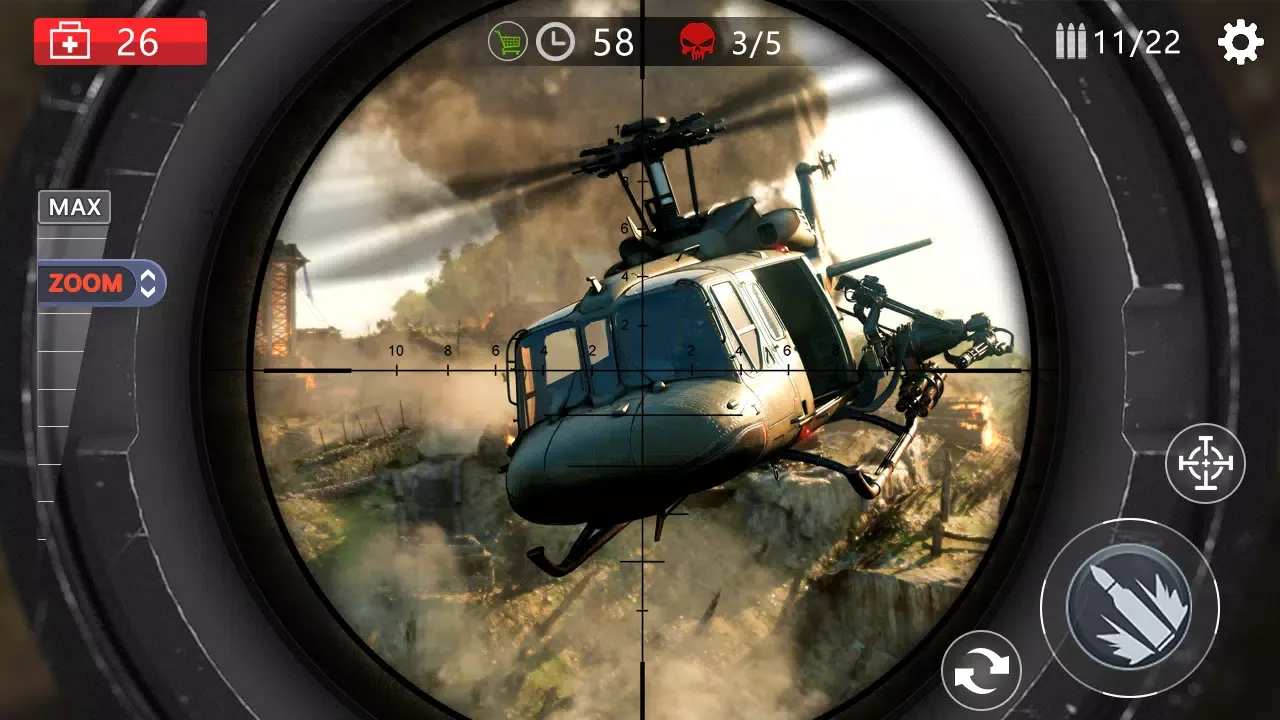The image size is (1280, 720).
Task: Open the in-game shop cart icon
Action: pyautogui.click(x=510, y=41)
